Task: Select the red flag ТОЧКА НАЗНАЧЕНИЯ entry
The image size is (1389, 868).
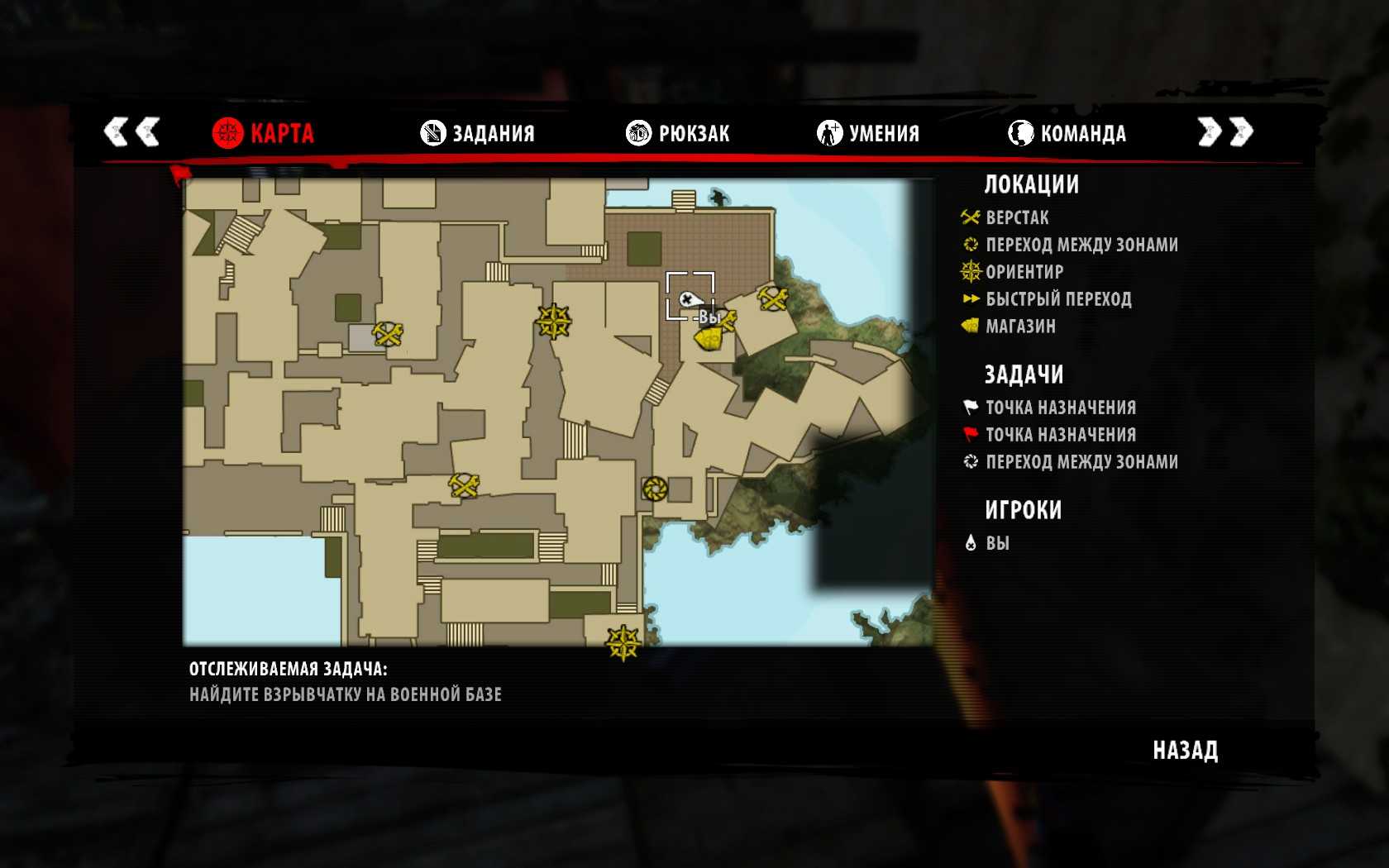Action: (1060, 435)
